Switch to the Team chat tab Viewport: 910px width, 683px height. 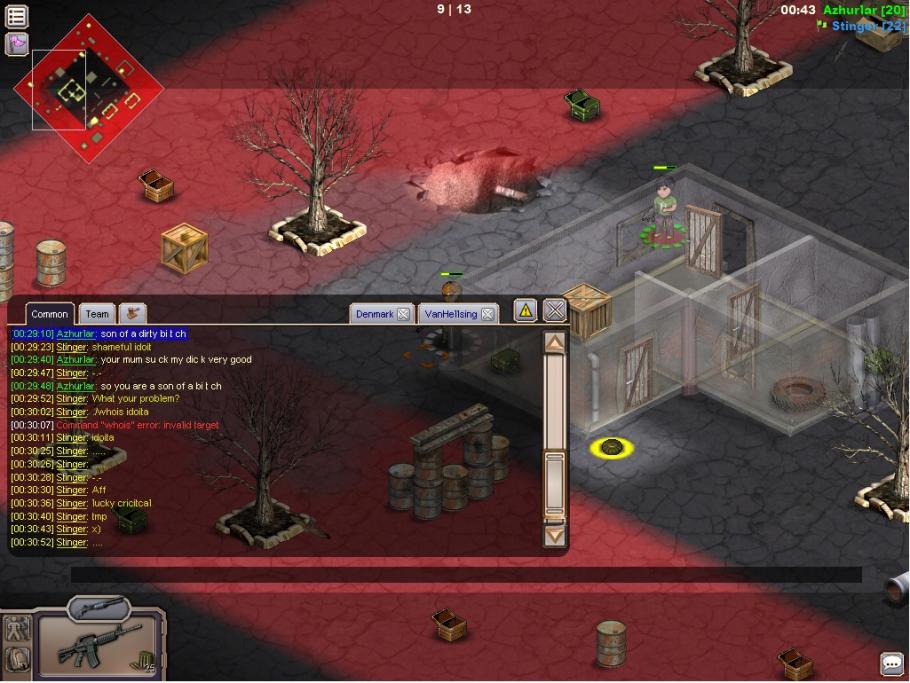(x=97, y=314)
